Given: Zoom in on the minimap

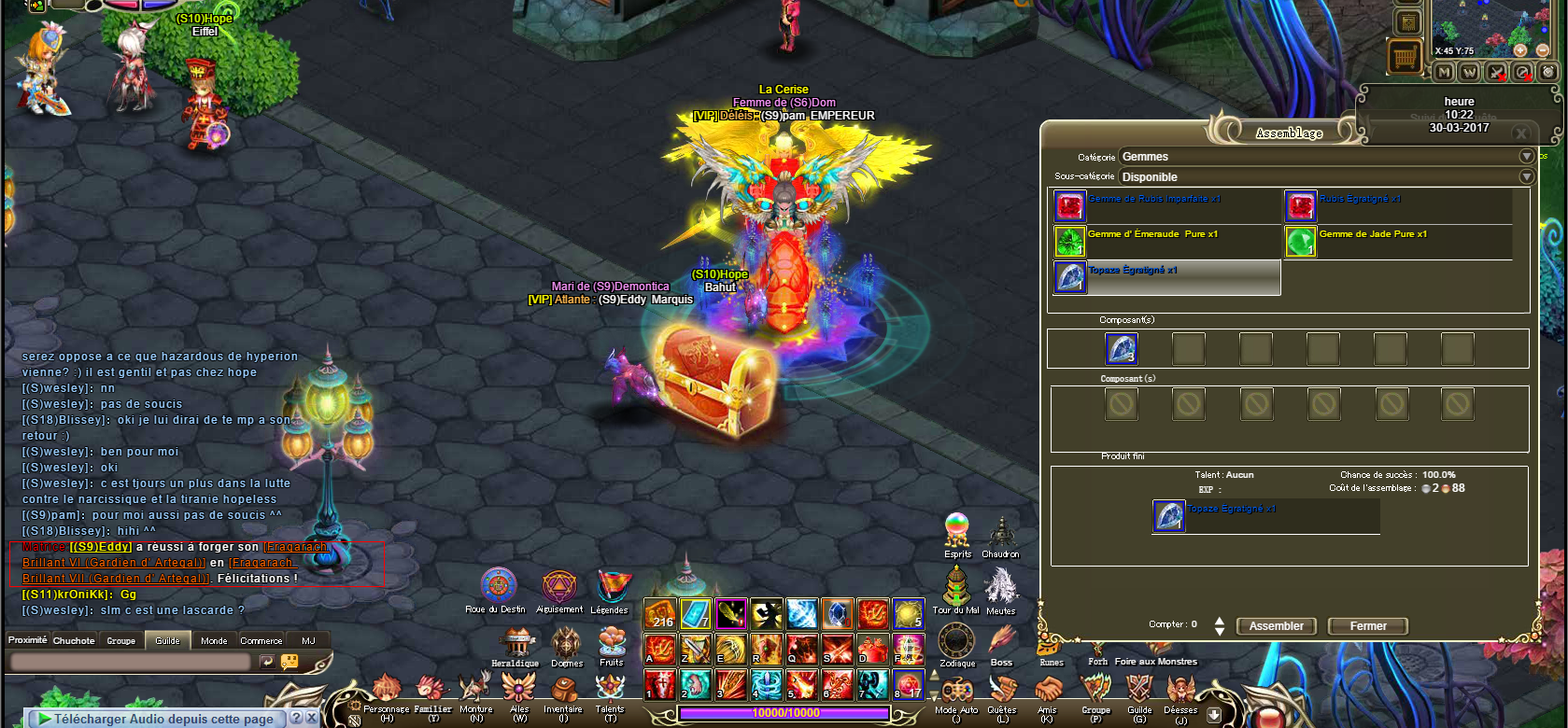Looking at the screenshot, I should click(x=1520, y=49).
